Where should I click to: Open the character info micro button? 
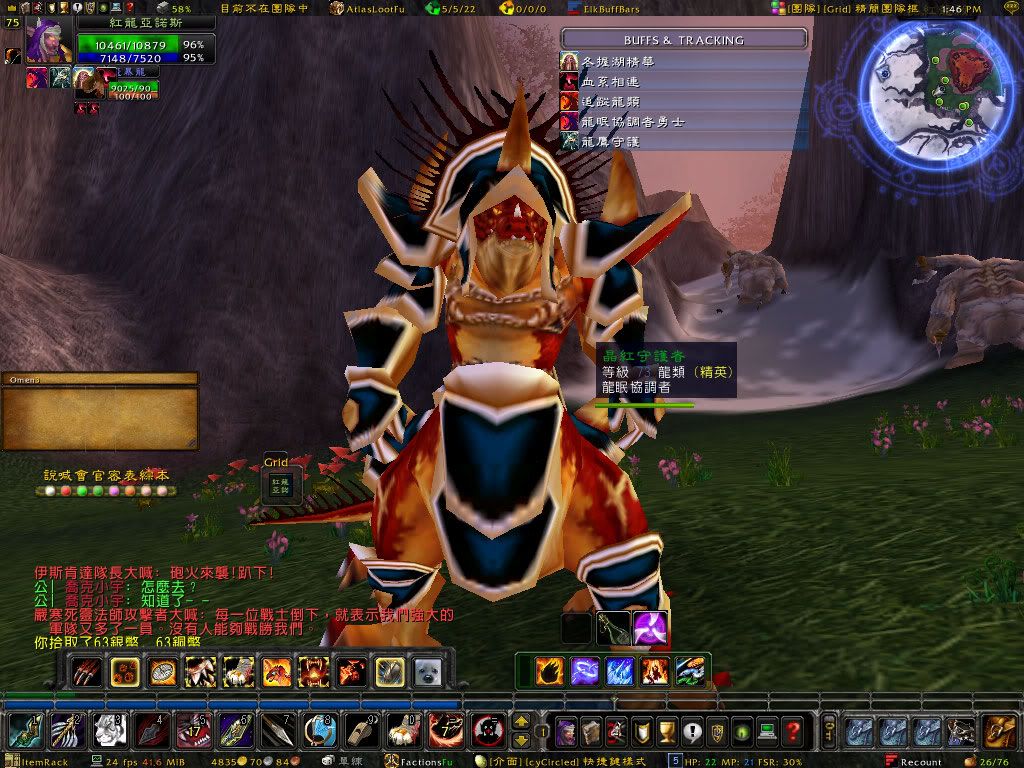tap(566, 732)
